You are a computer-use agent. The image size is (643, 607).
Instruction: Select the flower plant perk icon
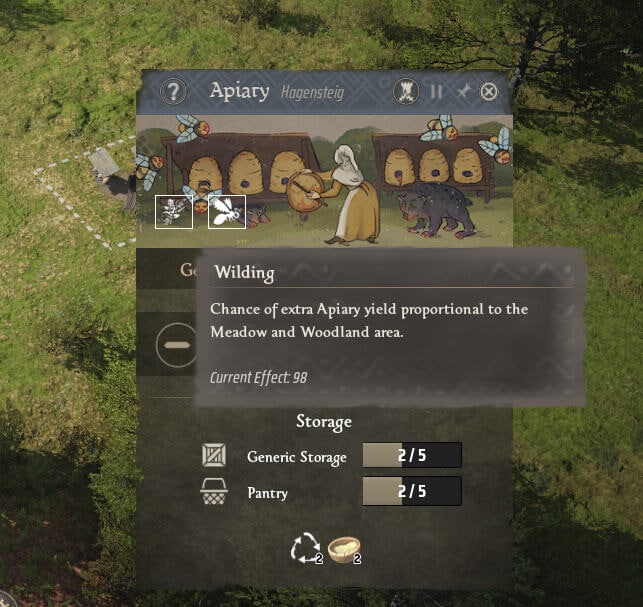pyautogui.click(x=174, y=210)
